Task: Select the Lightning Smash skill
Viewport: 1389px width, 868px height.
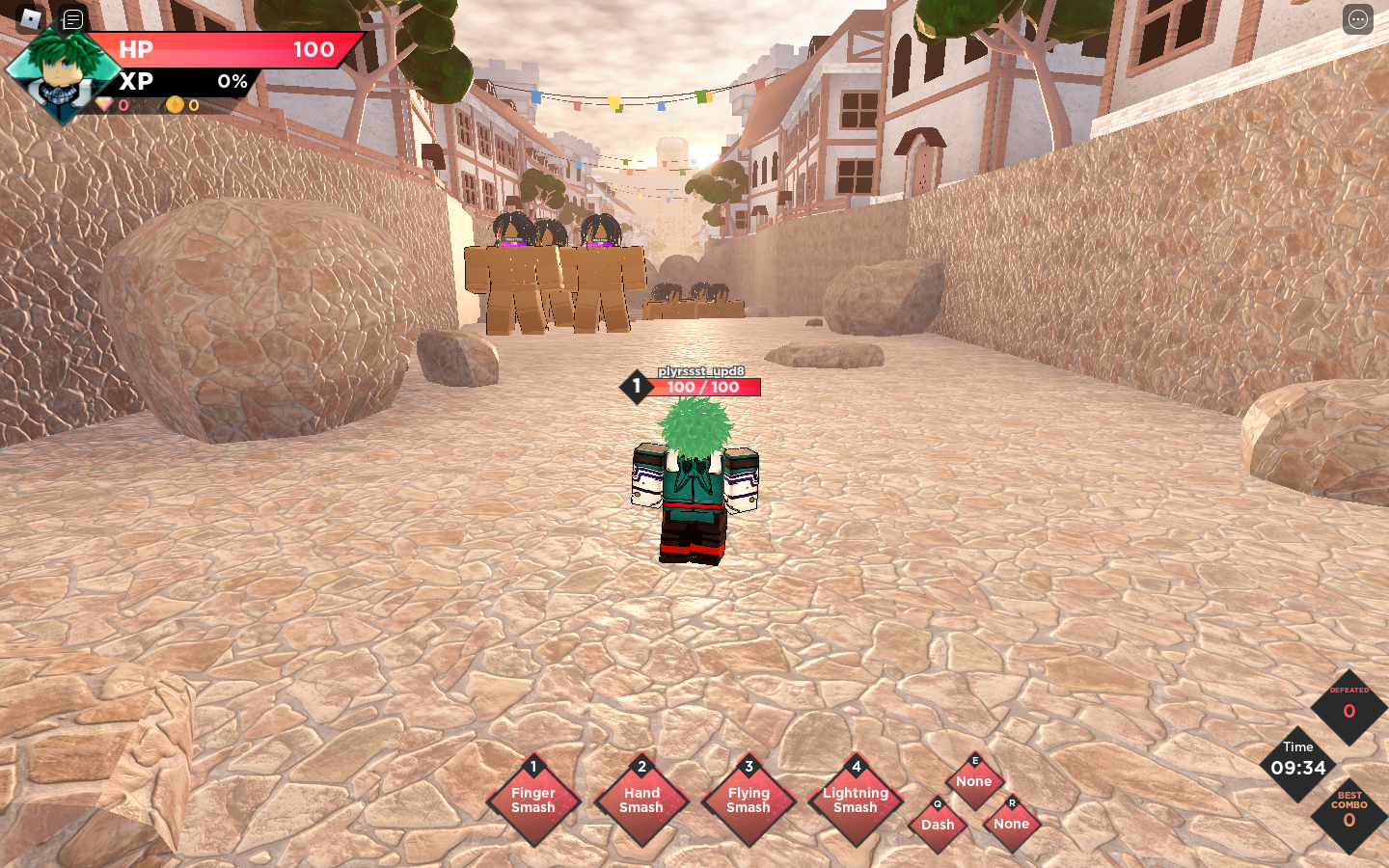Action: [856, 800]
